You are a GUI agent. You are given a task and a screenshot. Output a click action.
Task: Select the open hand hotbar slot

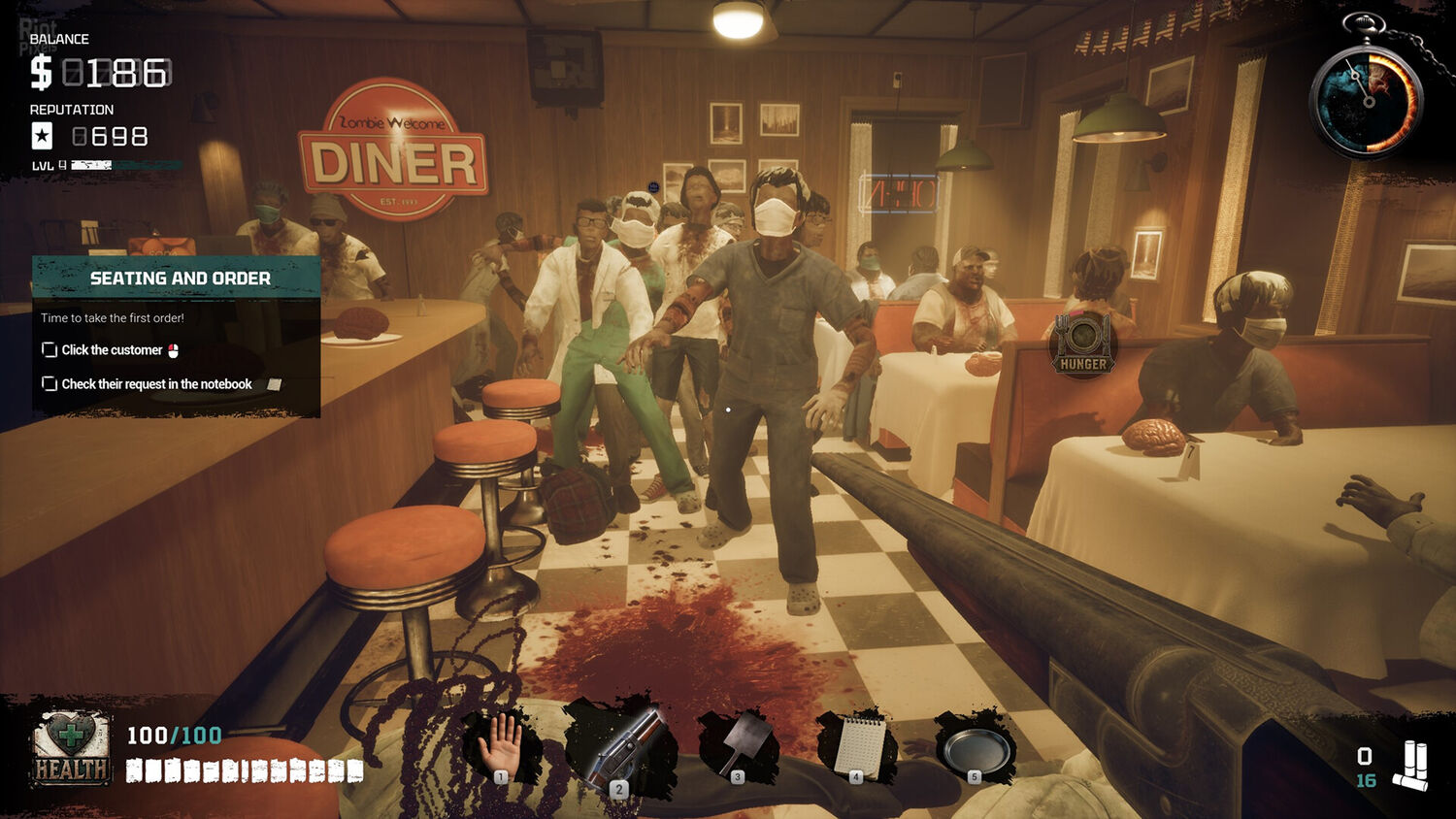click(x=500, y=747)
